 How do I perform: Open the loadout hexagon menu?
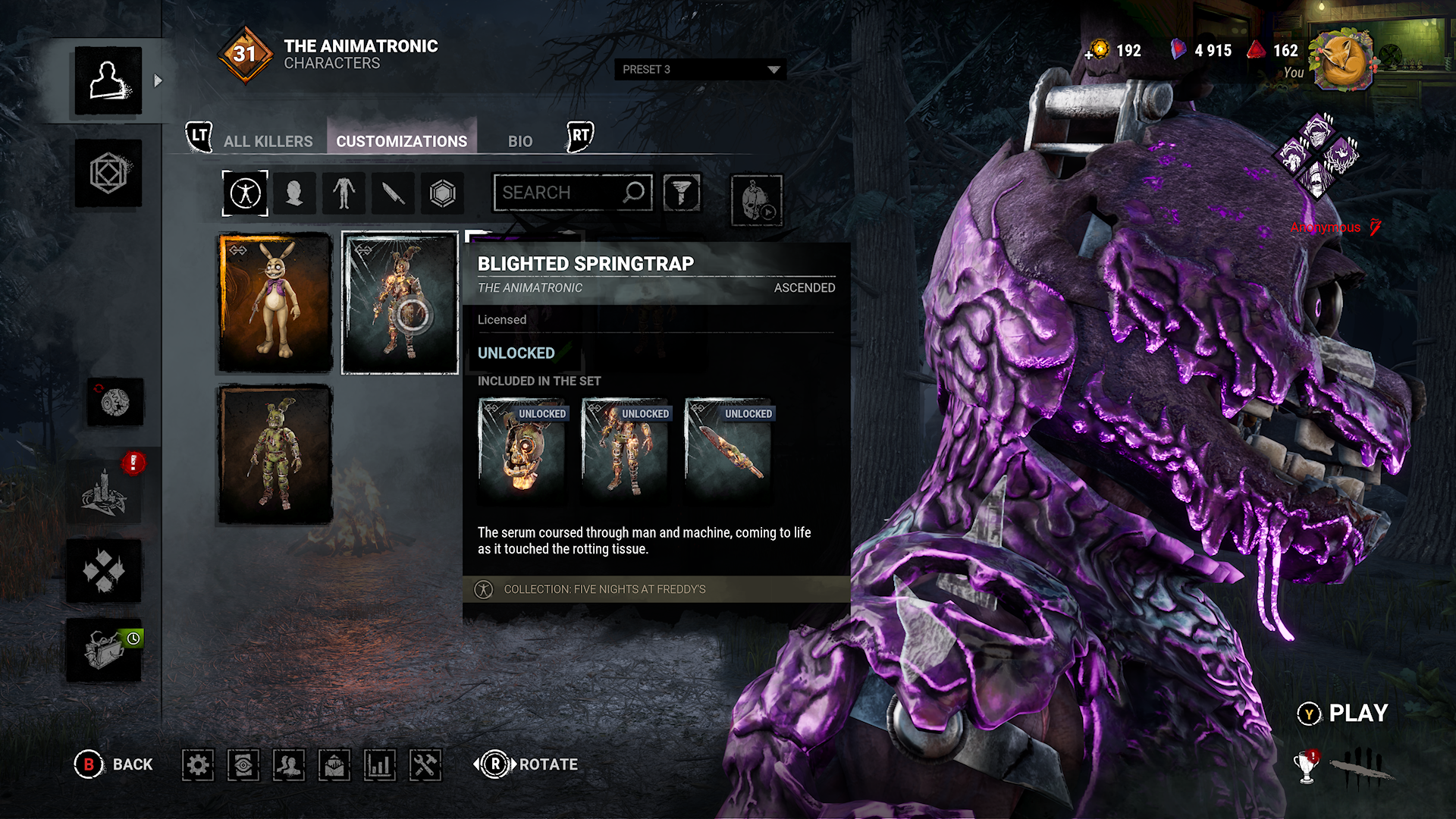coord(108,173)
